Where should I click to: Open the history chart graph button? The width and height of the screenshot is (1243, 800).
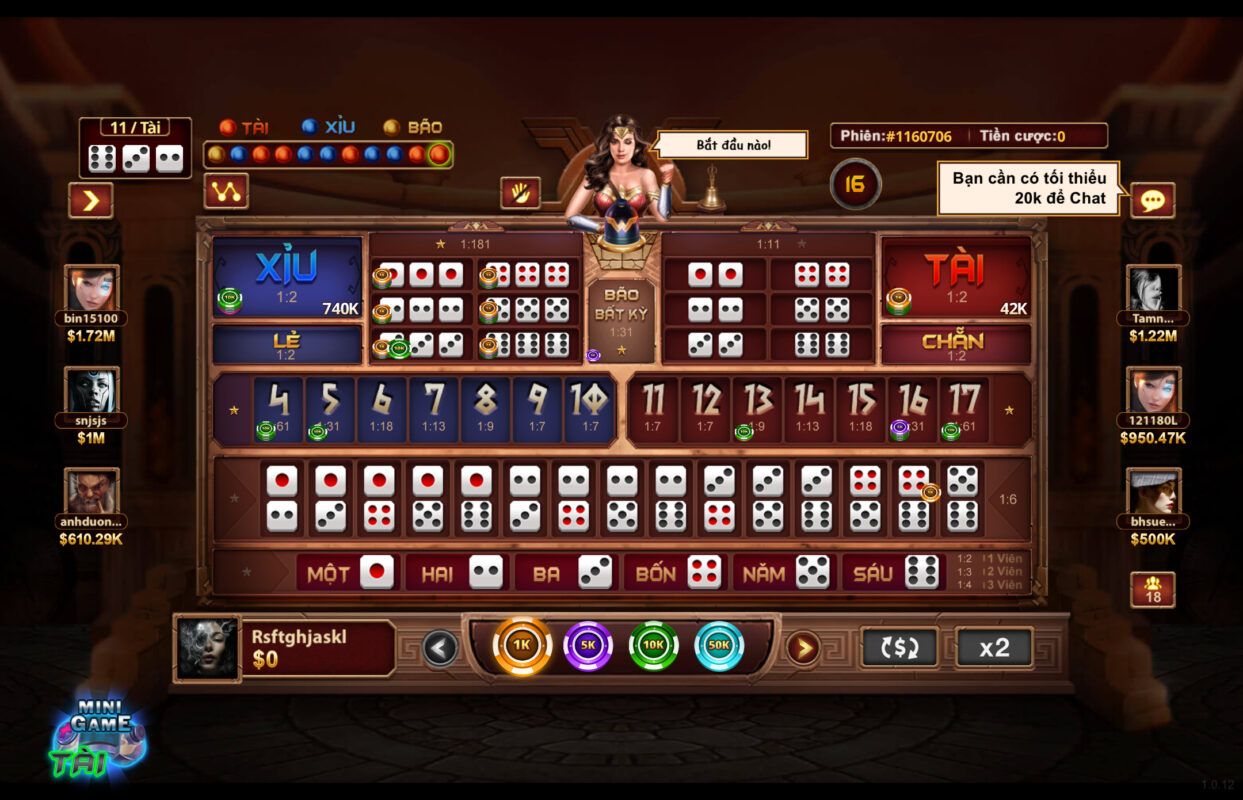[226, 191]
